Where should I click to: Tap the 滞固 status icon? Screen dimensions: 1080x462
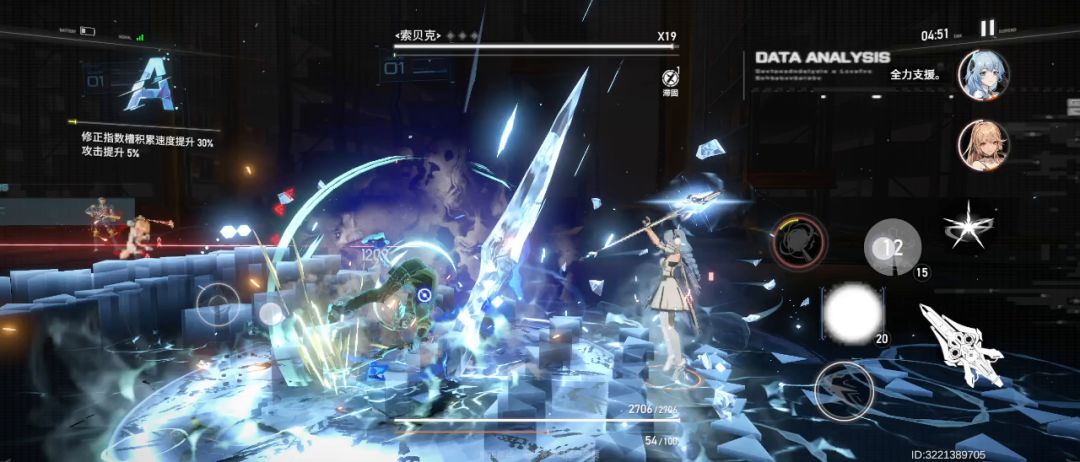[x=670, y=78]
